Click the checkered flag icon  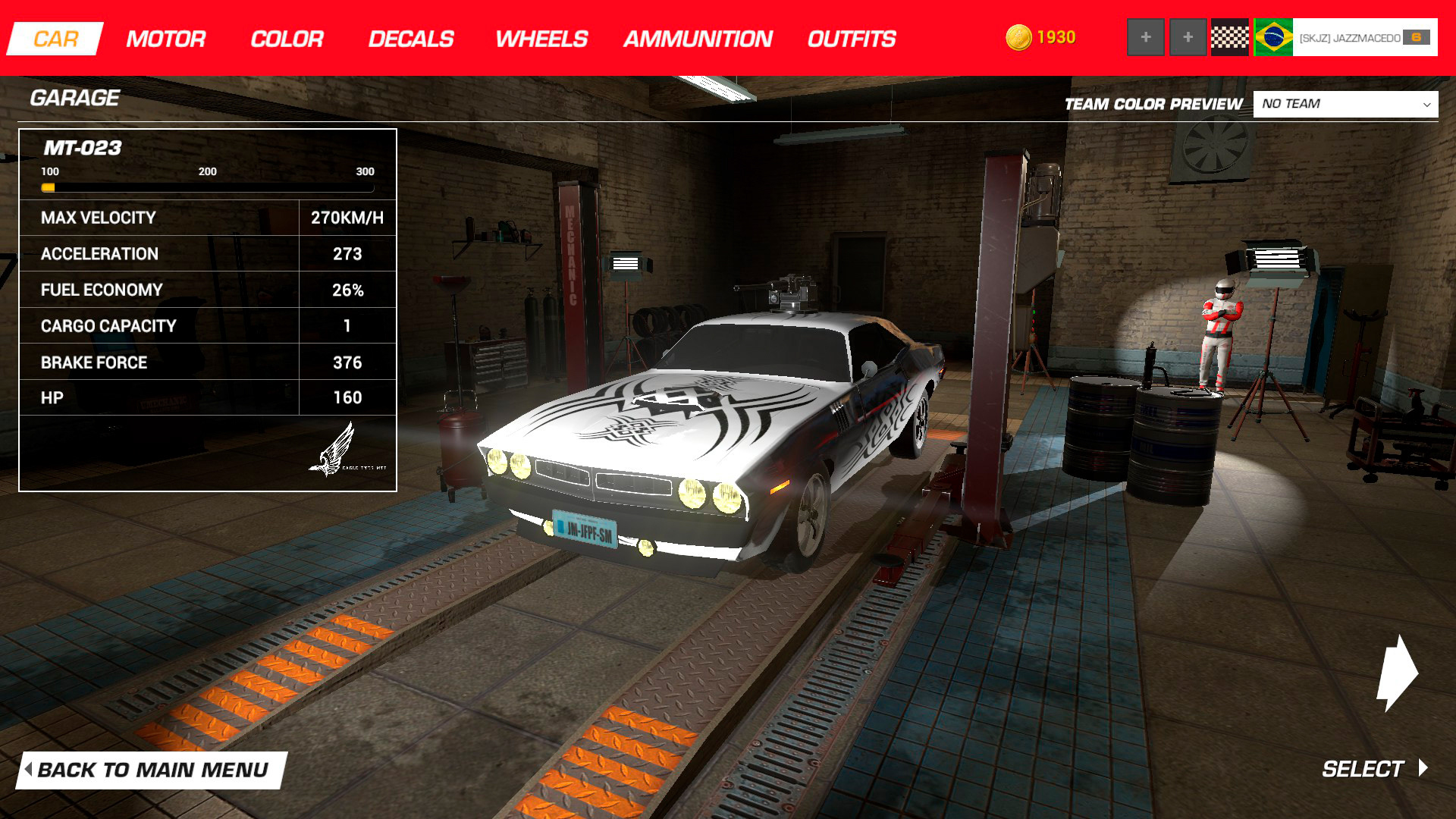[x=1229, y=37]
